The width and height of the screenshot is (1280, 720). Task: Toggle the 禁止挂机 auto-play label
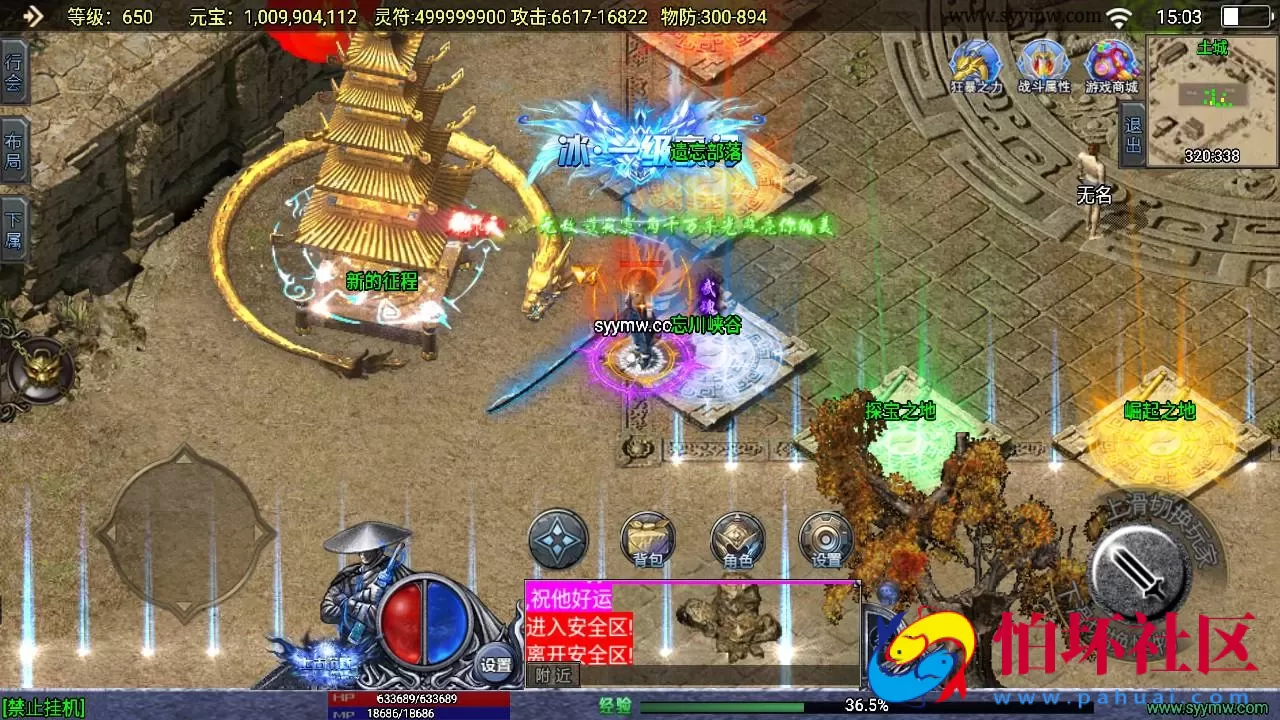(x=44, y=708)
